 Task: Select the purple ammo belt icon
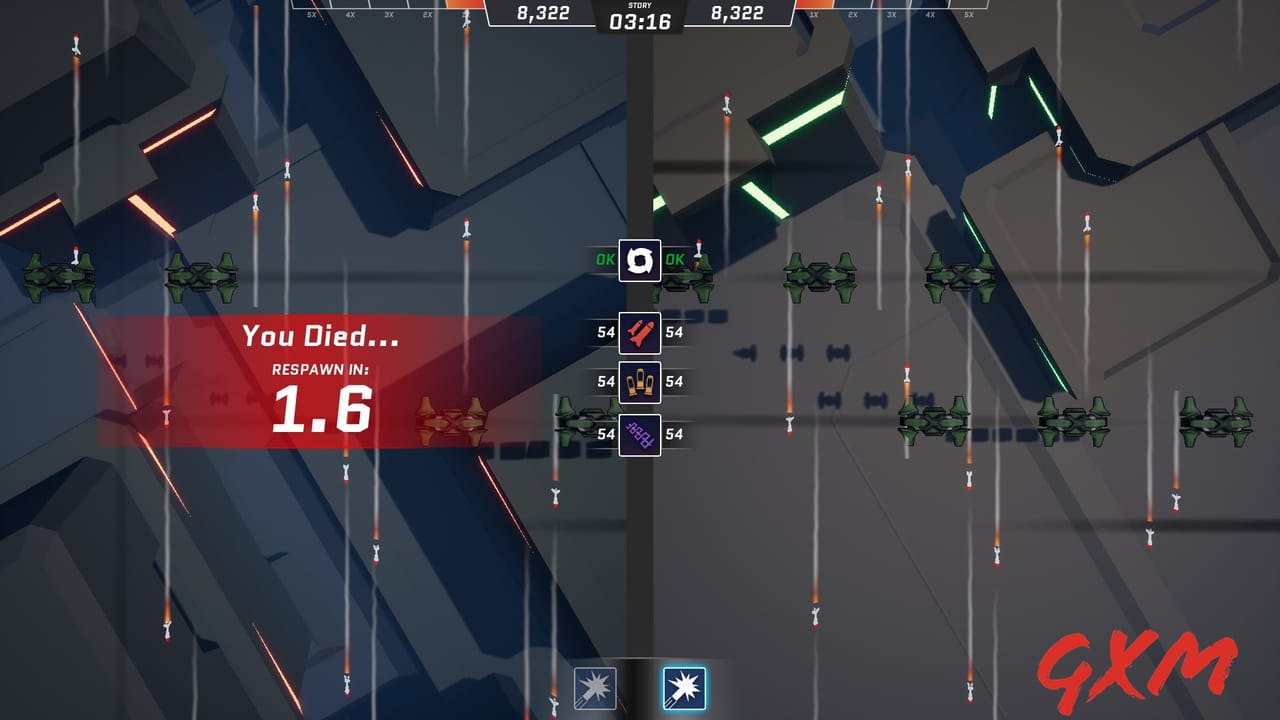point(640,434)
